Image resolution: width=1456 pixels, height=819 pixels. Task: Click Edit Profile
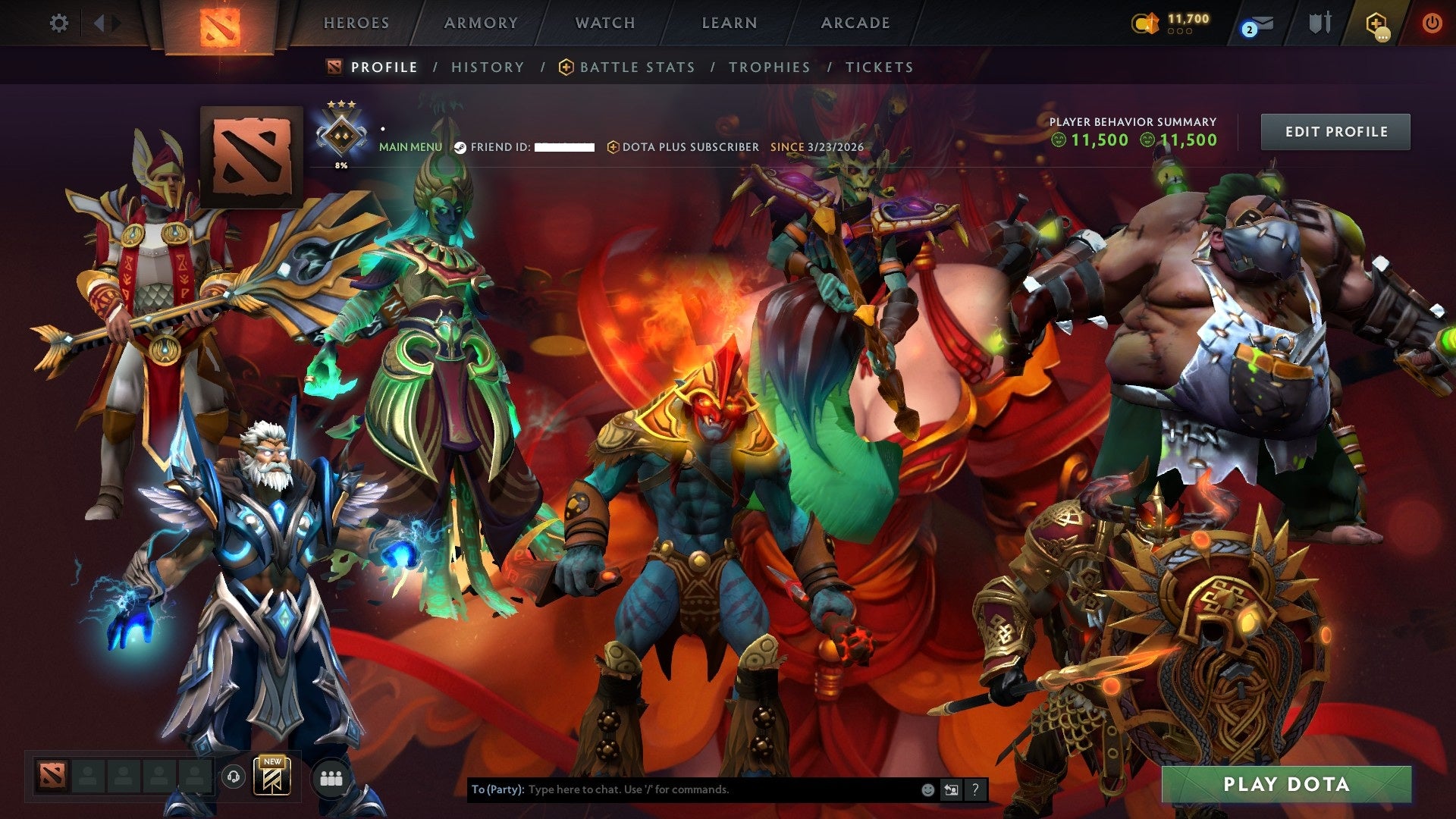(1335, 130)
